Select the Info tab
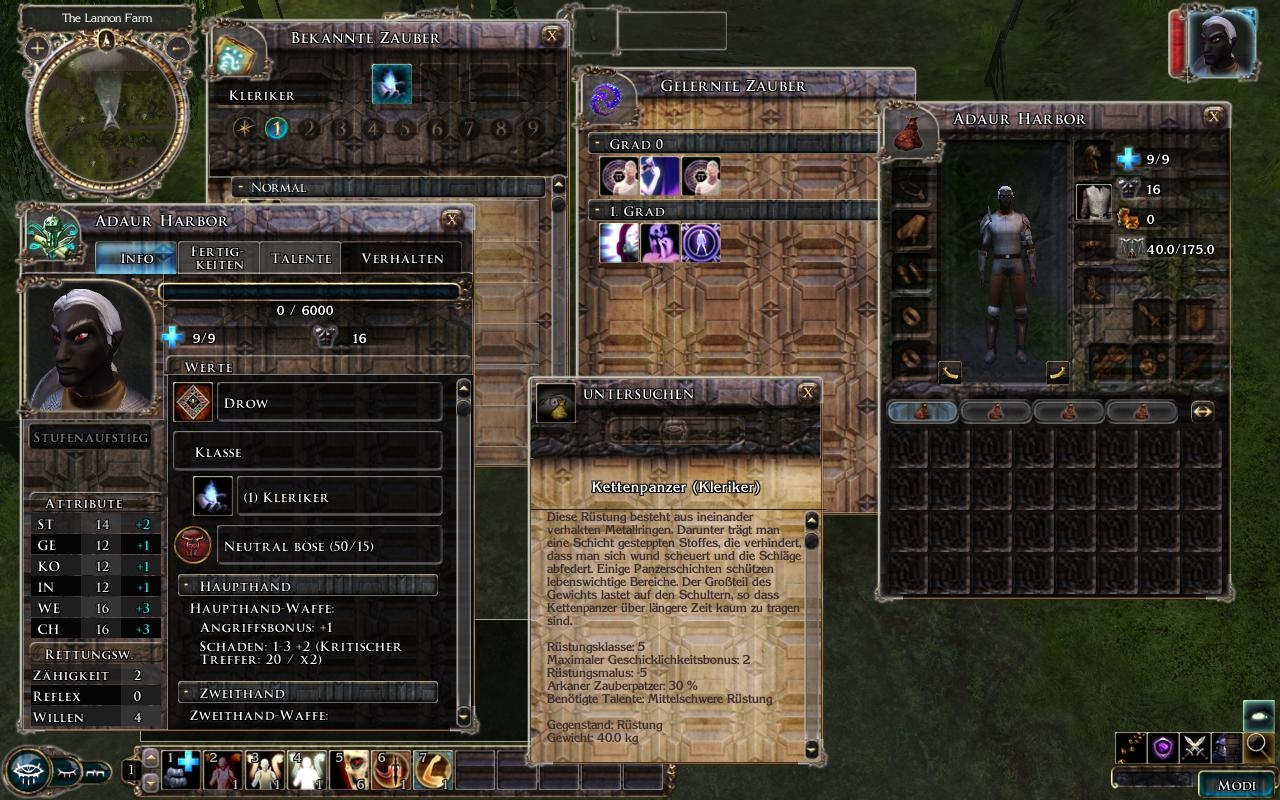This screenshot has width=1280, height=800. pyautogui.click(x=137, y=258)
